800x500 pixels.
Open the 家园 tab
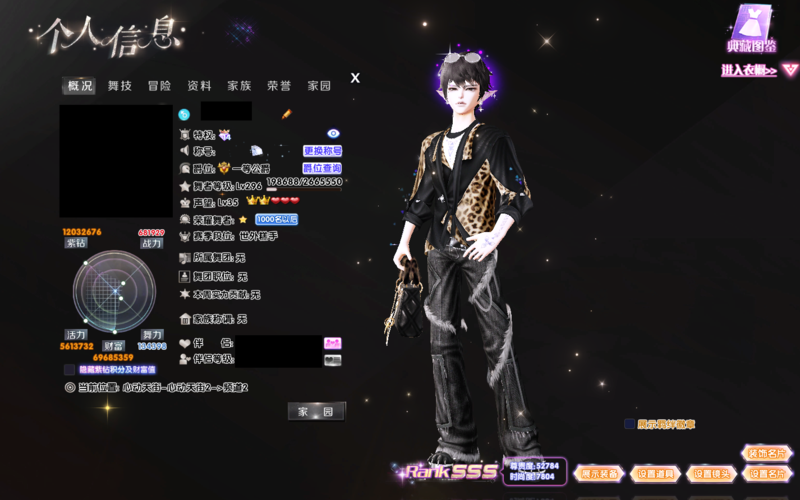pos(319,86)
